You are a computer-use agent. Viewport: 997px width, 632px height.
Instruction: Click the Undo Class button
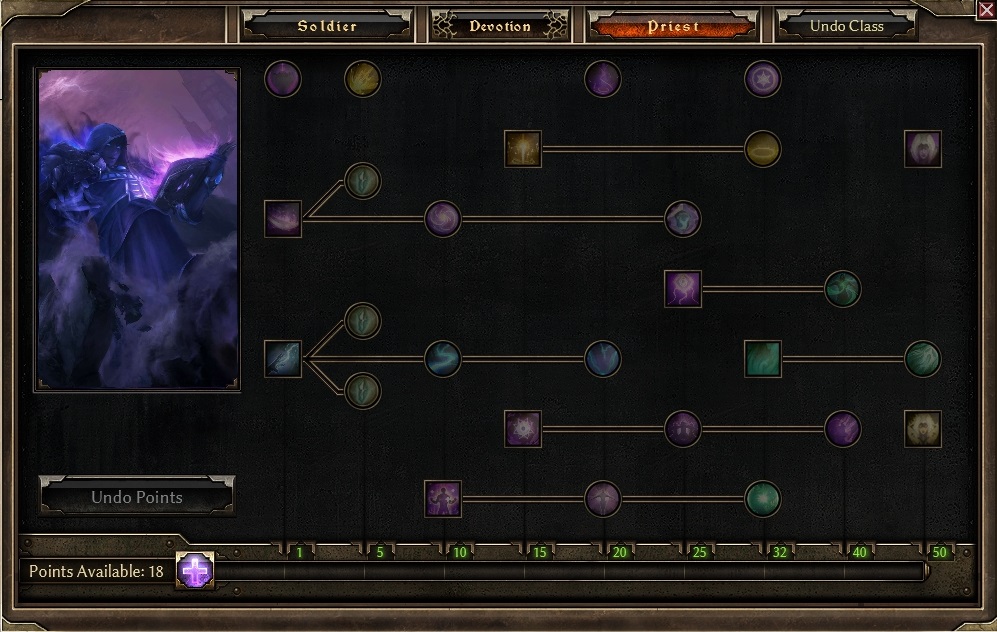(846, 26)
